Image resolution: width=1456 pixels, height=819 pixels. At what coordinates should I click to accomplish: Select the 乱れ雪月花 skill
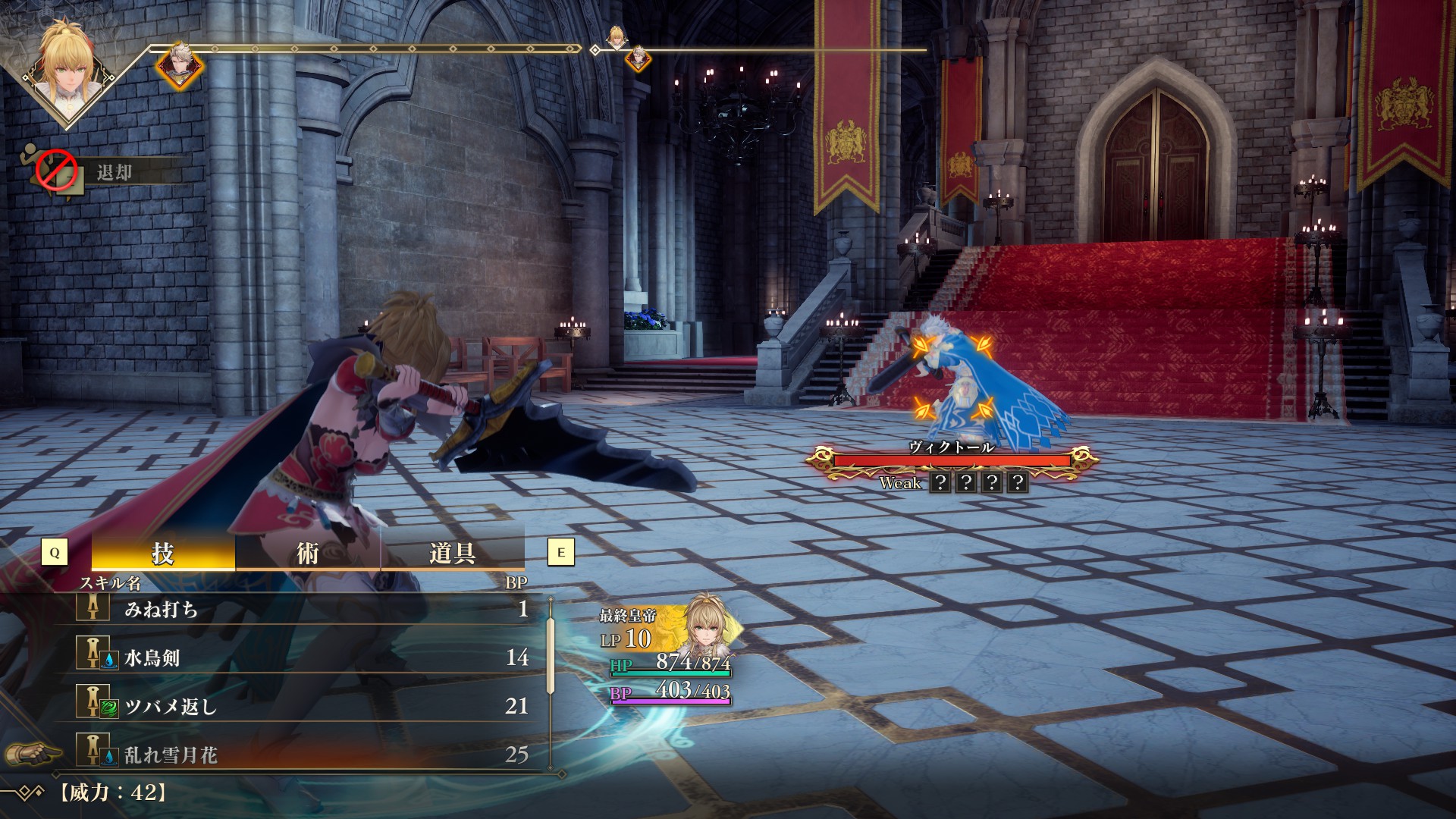click(x=303, y=755)
